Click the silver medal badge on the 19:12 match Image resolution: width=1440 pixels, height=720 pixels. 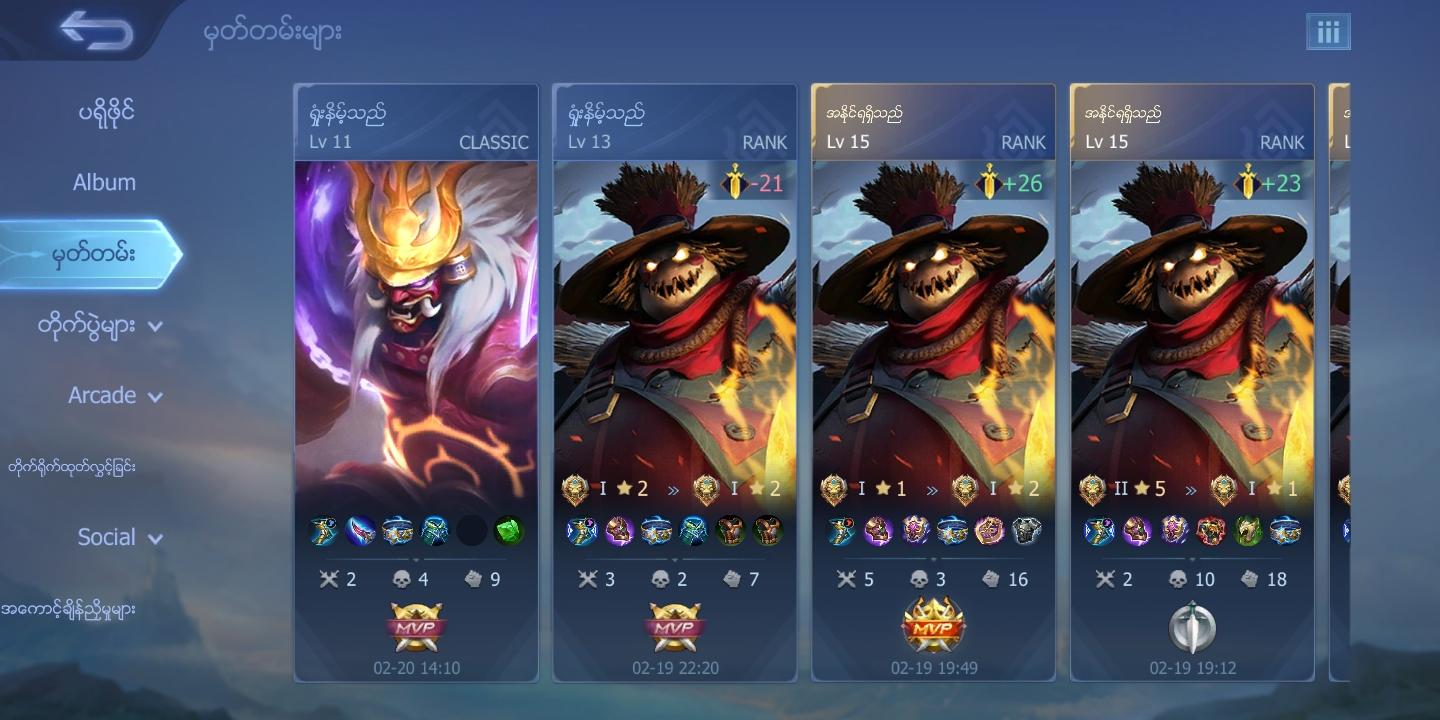(x=1191, y=625)
